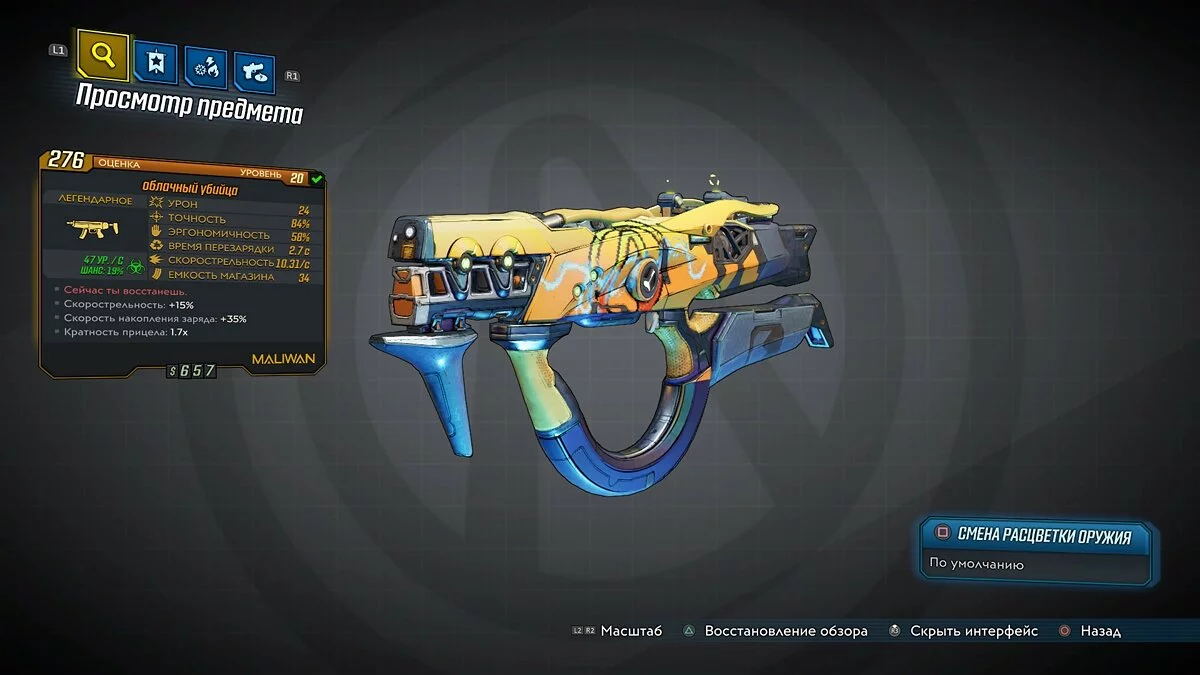Select the magnifying glass item inspect tab
This screenshot has height=675, width=1200.
[x=102, y=57]
